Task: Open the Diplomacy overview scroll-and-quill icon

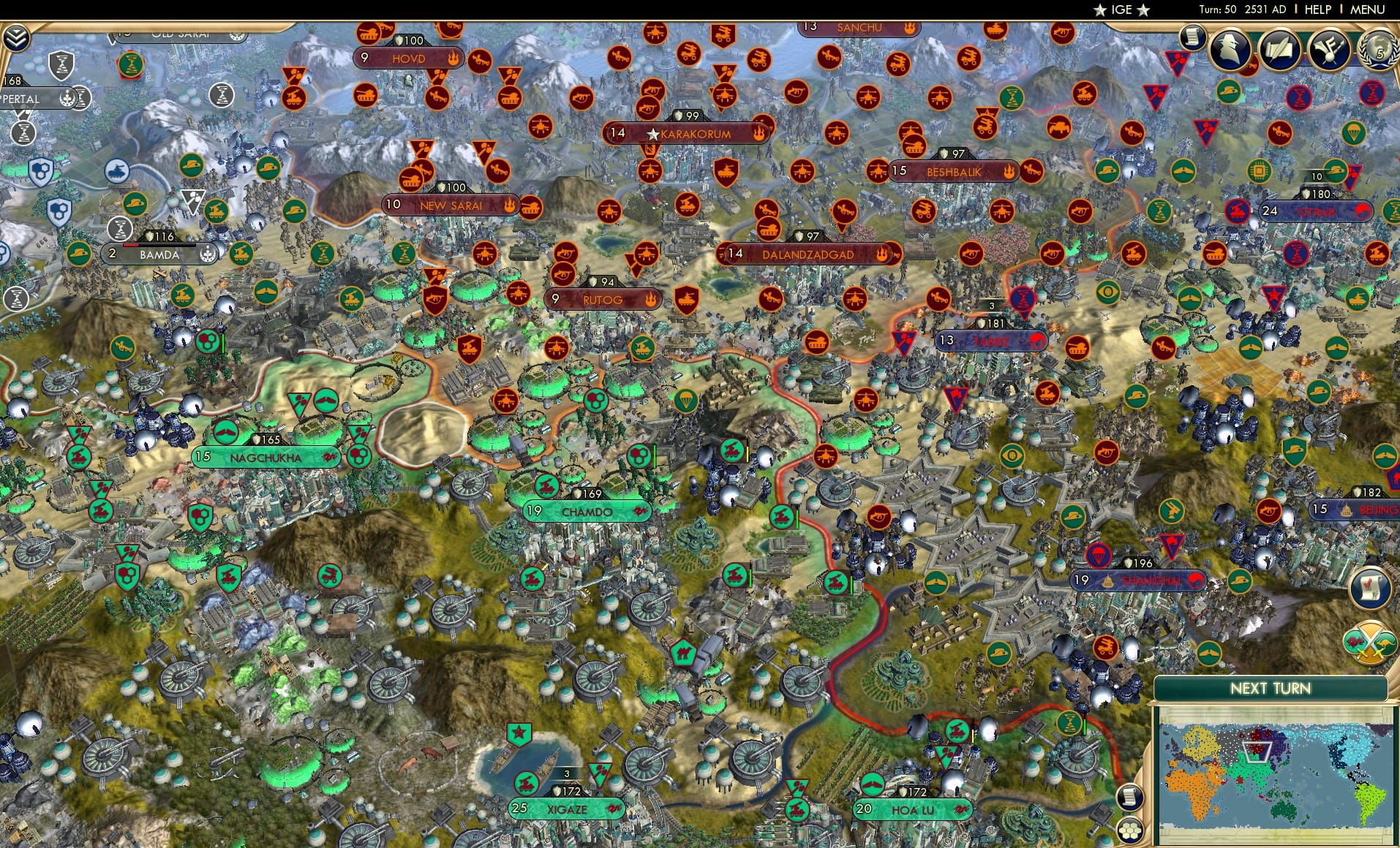Action: (x=1279, y=49)
